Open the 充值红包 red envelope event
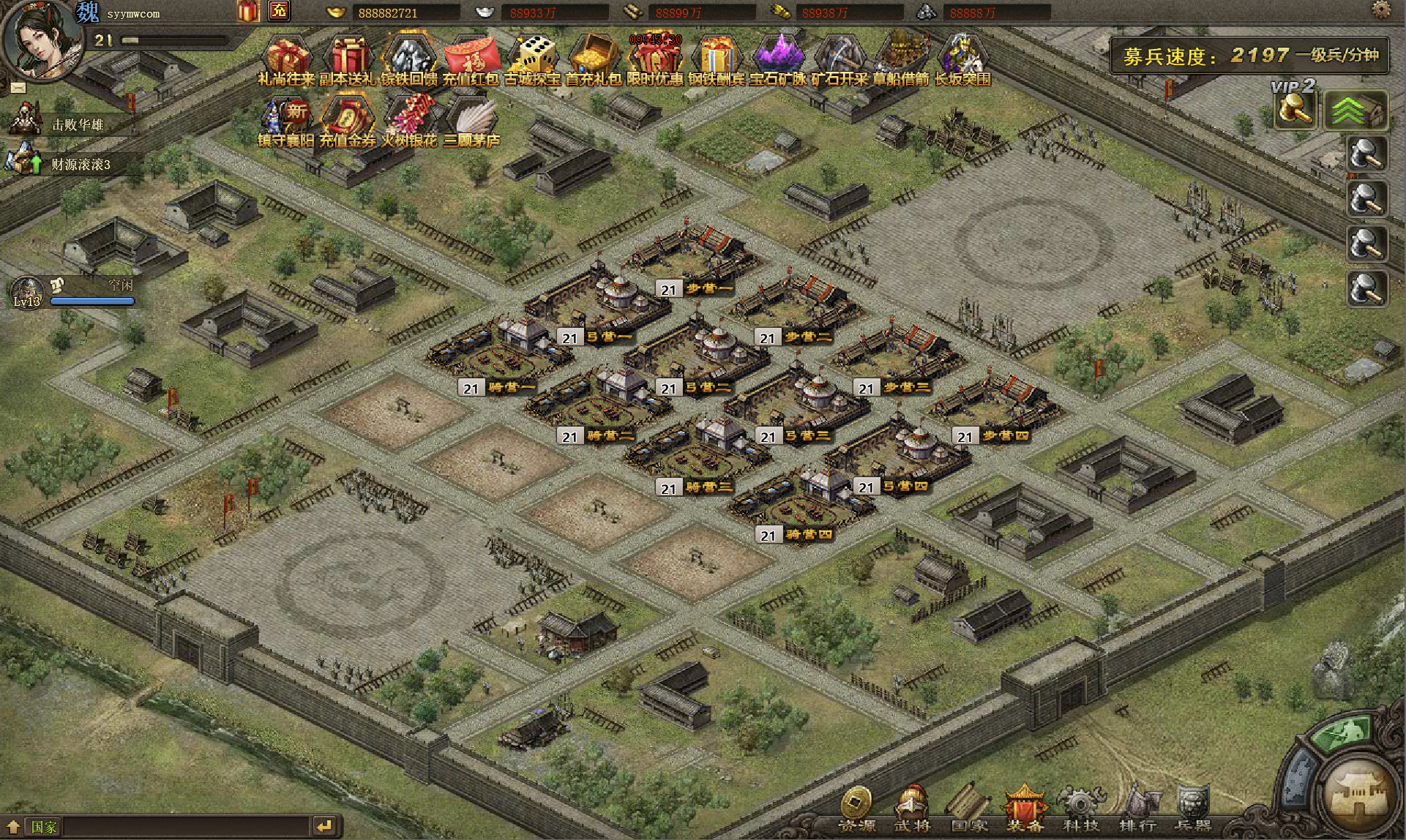Viewport: 1406px width, 840px height. click(471, 59)
